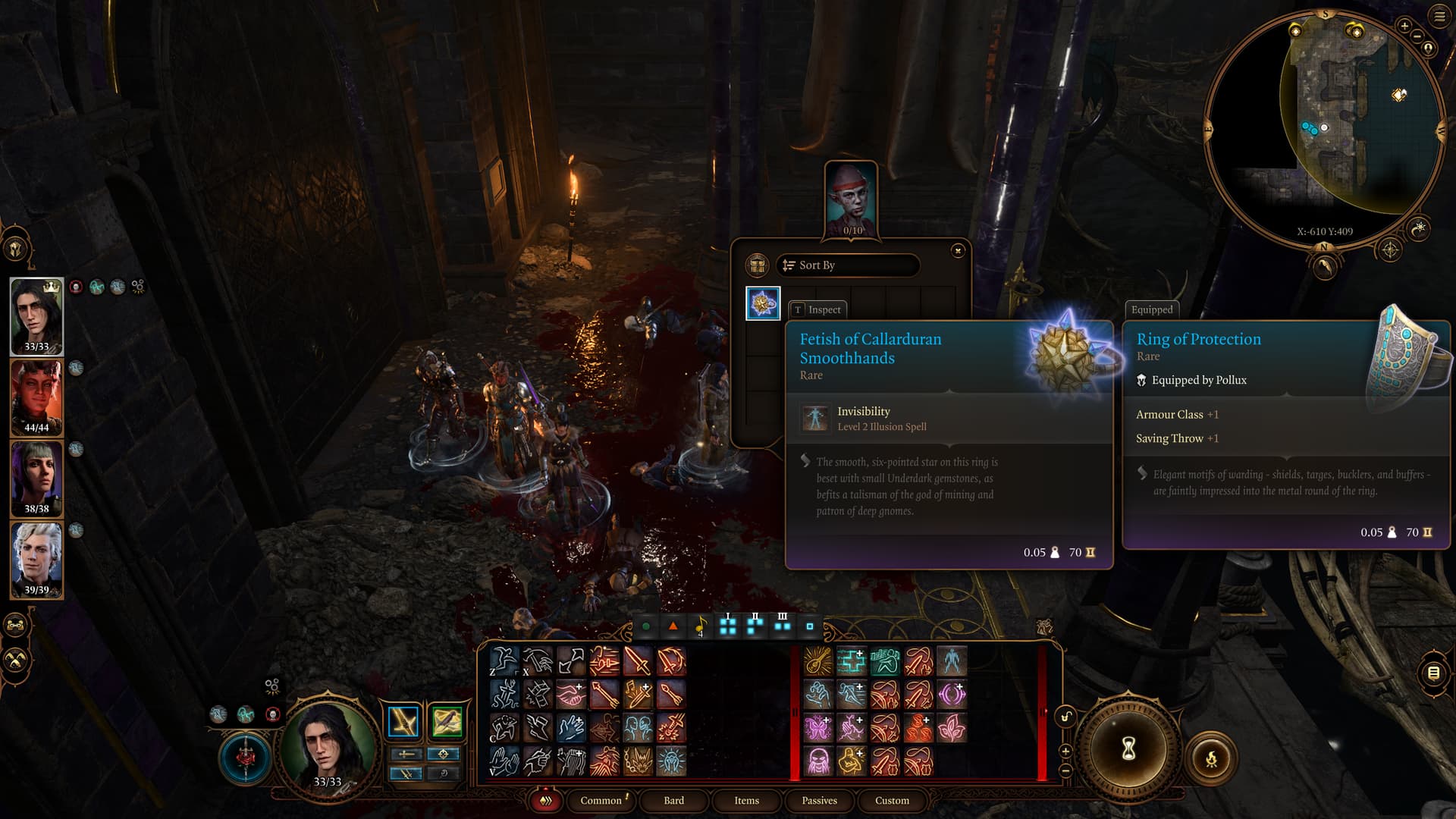
Task: Select the Custom hotbar tab
Action: tap(892, 800)
